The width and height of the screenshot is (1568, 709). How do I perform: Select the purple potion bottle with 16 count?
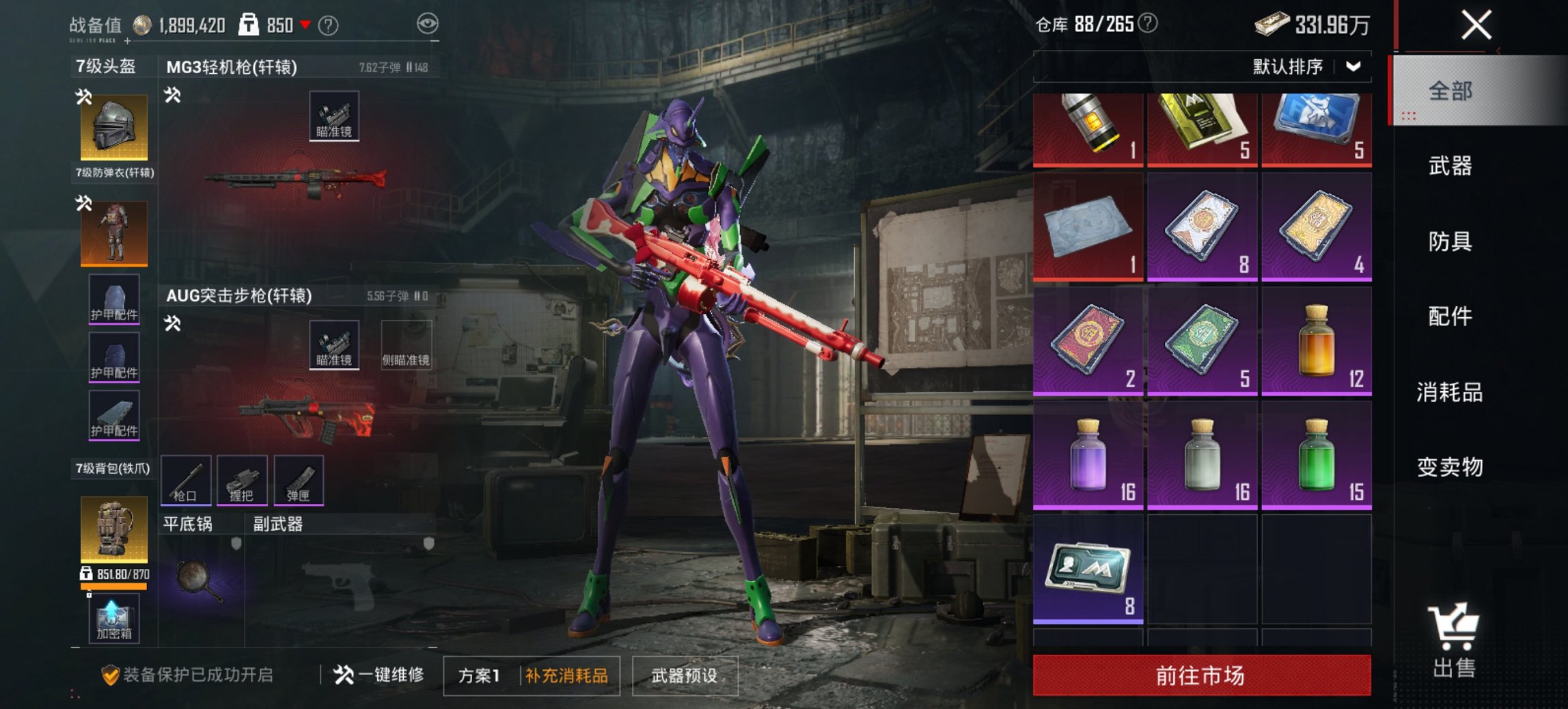coord(1087,457)
